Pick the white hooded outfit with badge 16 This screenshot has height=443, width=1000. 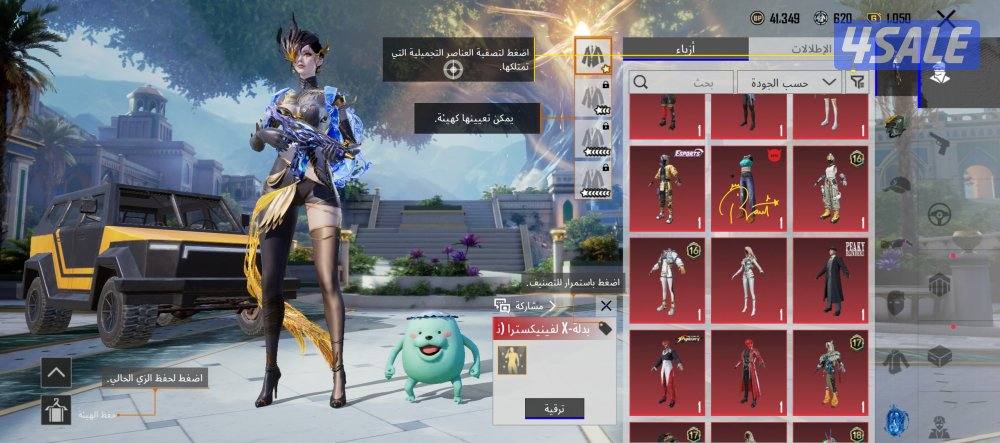[x=668, y=280]
